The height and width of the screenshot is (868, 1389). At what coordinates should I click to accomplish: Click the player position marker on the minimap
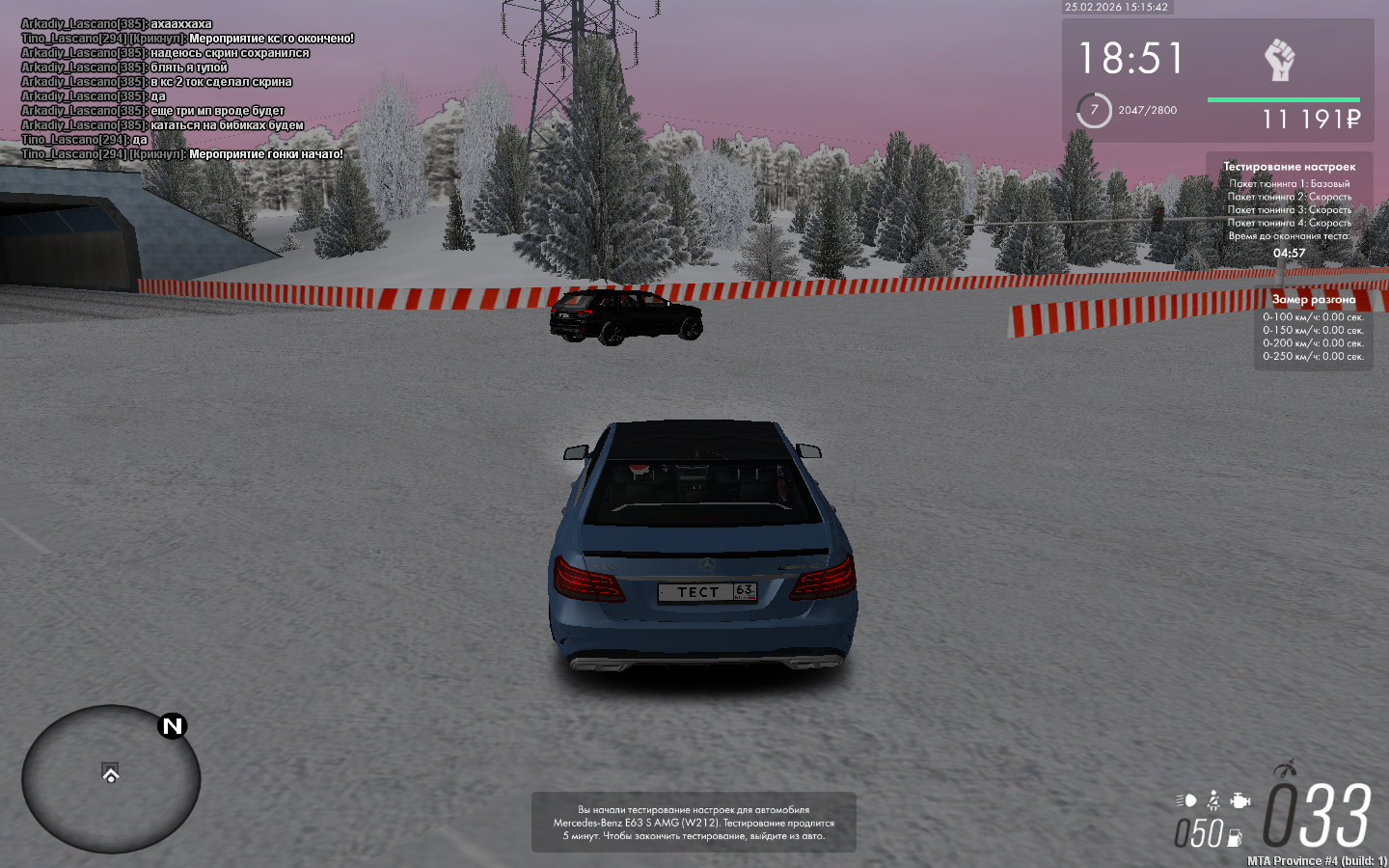coord(111,773)
